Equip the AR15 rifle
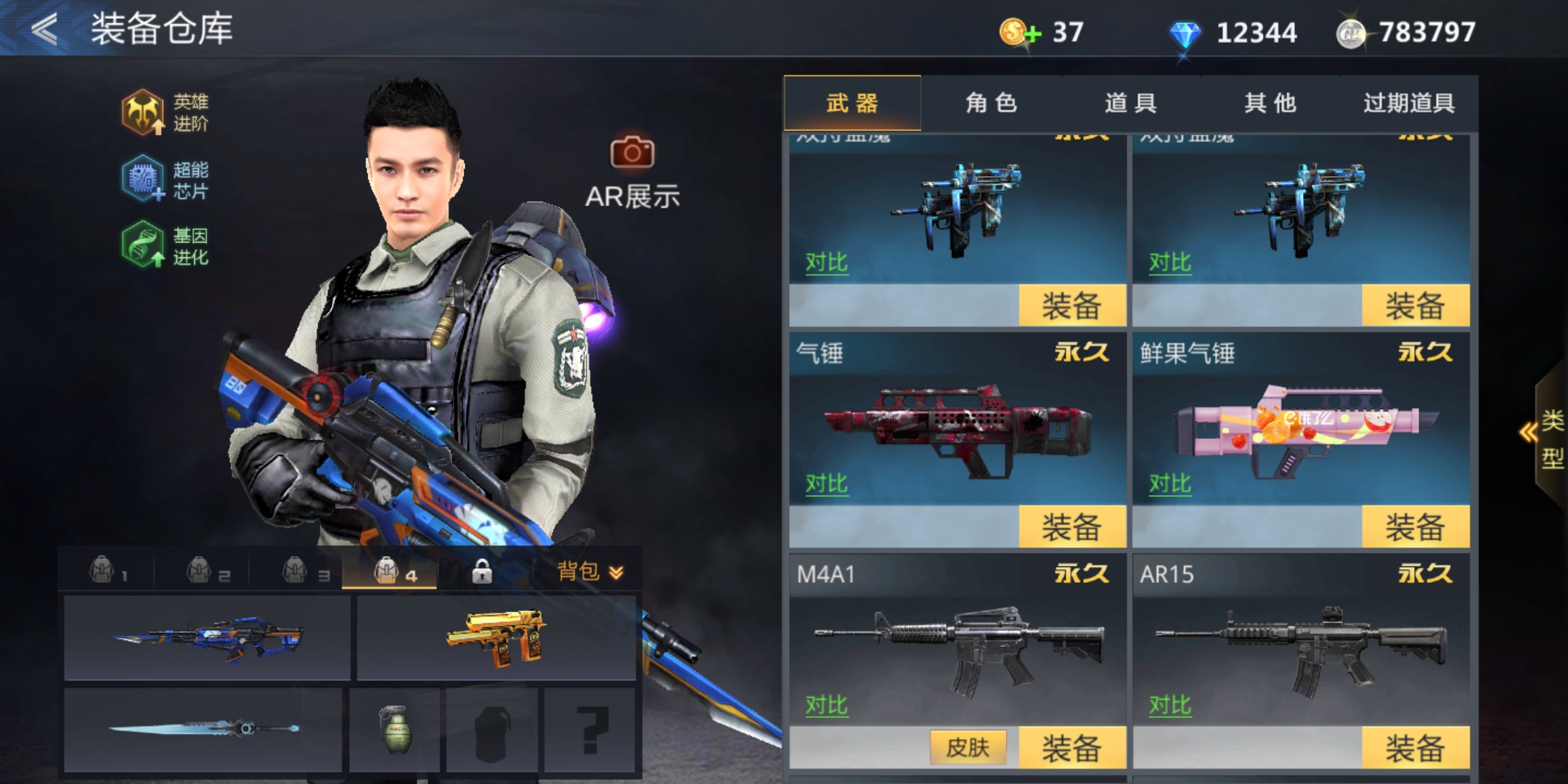 tap(1415, 748)
